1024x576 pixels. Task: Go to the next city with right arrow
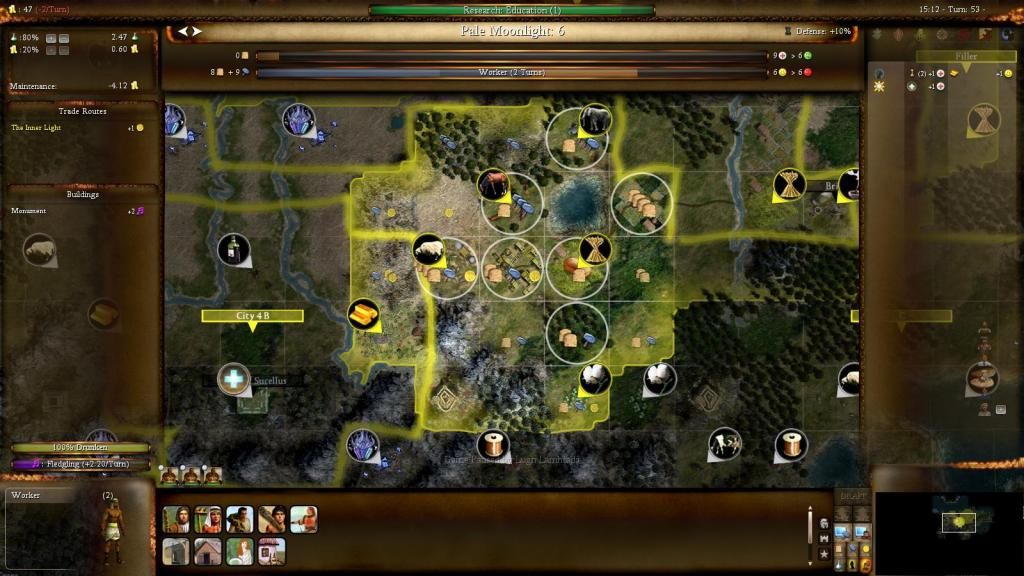pyautogui.click(x=197, y=31)
